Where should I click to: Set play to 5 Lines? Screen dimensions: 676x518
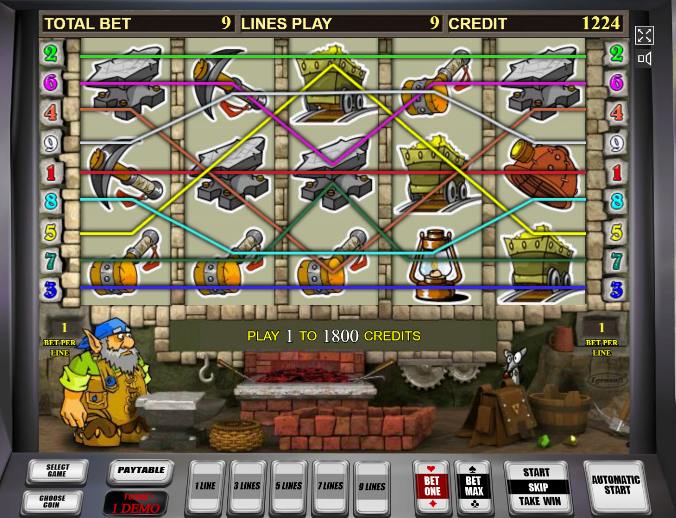pyautogui.click(x=289, y=487)
